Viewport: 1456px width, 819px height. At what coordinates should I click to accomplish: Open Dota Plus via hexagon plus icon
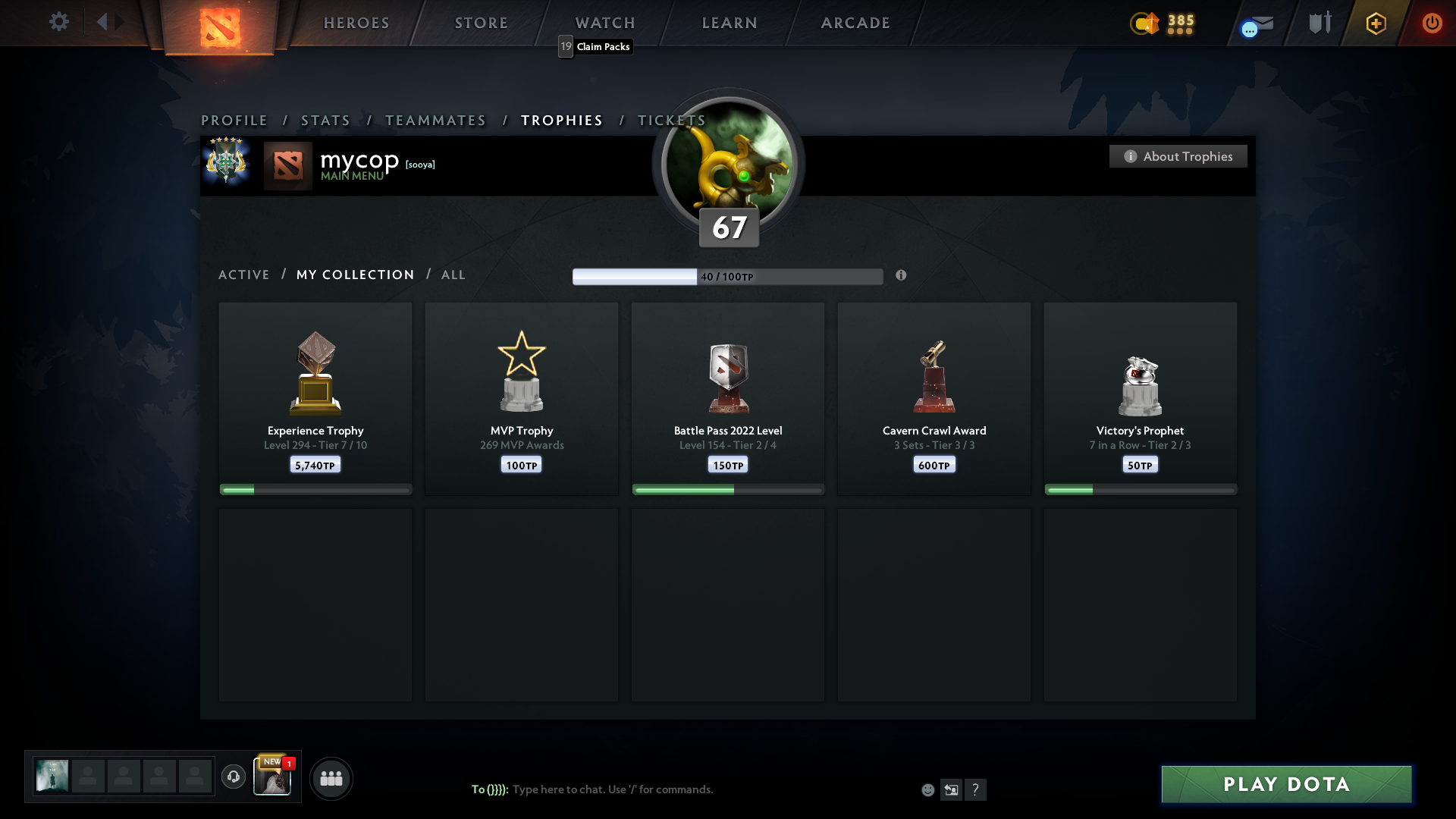(1376, 23)
